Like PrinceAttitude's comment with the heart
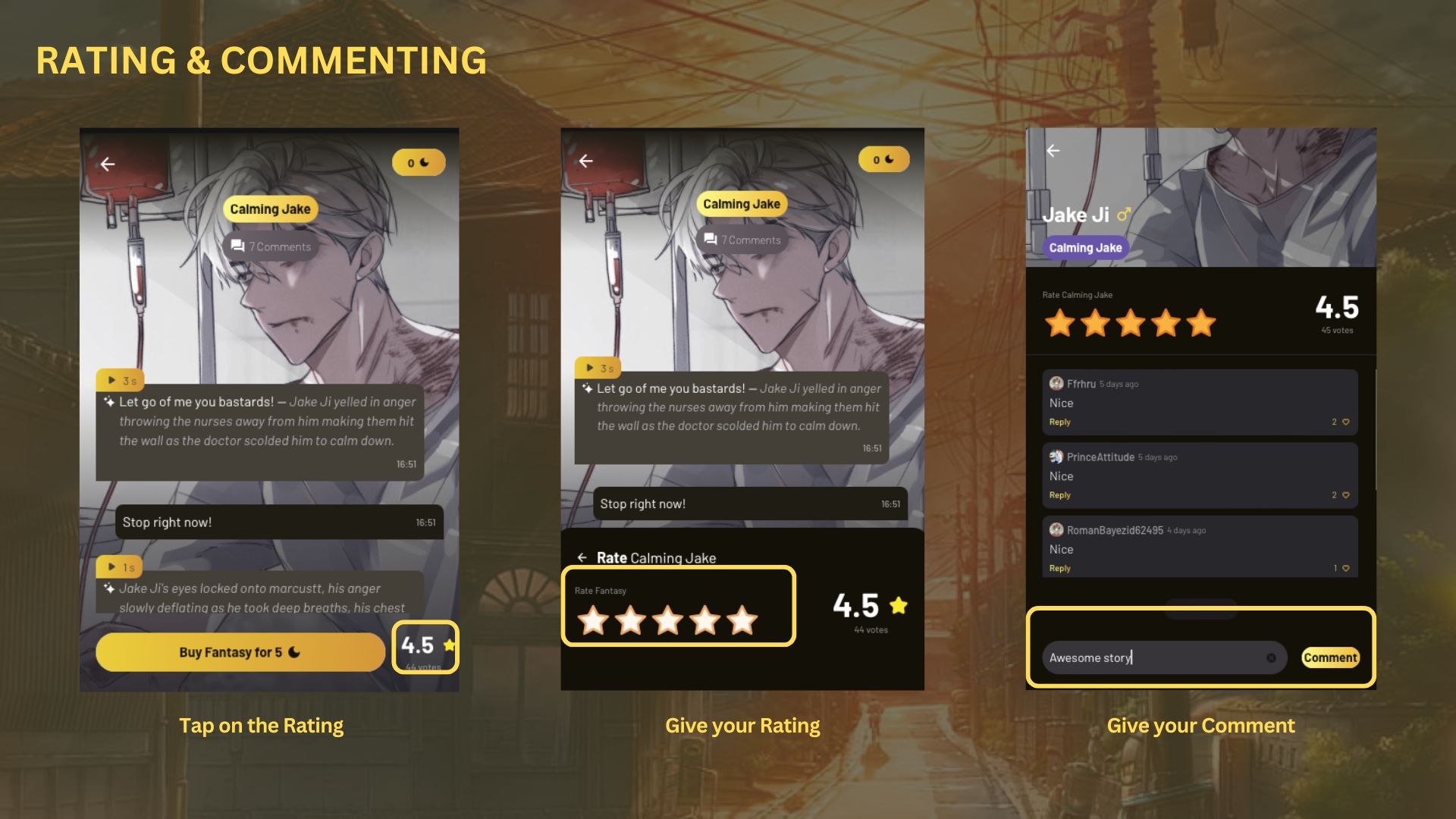The height and width of the screenshot is (819, 1456). tap(1346, 495)
